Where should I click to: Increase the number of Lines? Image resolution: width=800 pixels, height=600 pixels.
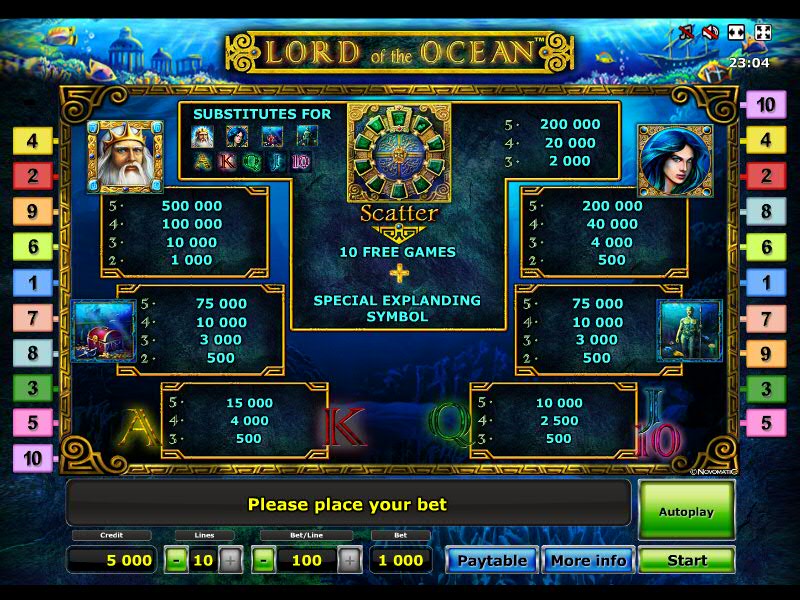(230, 560)
